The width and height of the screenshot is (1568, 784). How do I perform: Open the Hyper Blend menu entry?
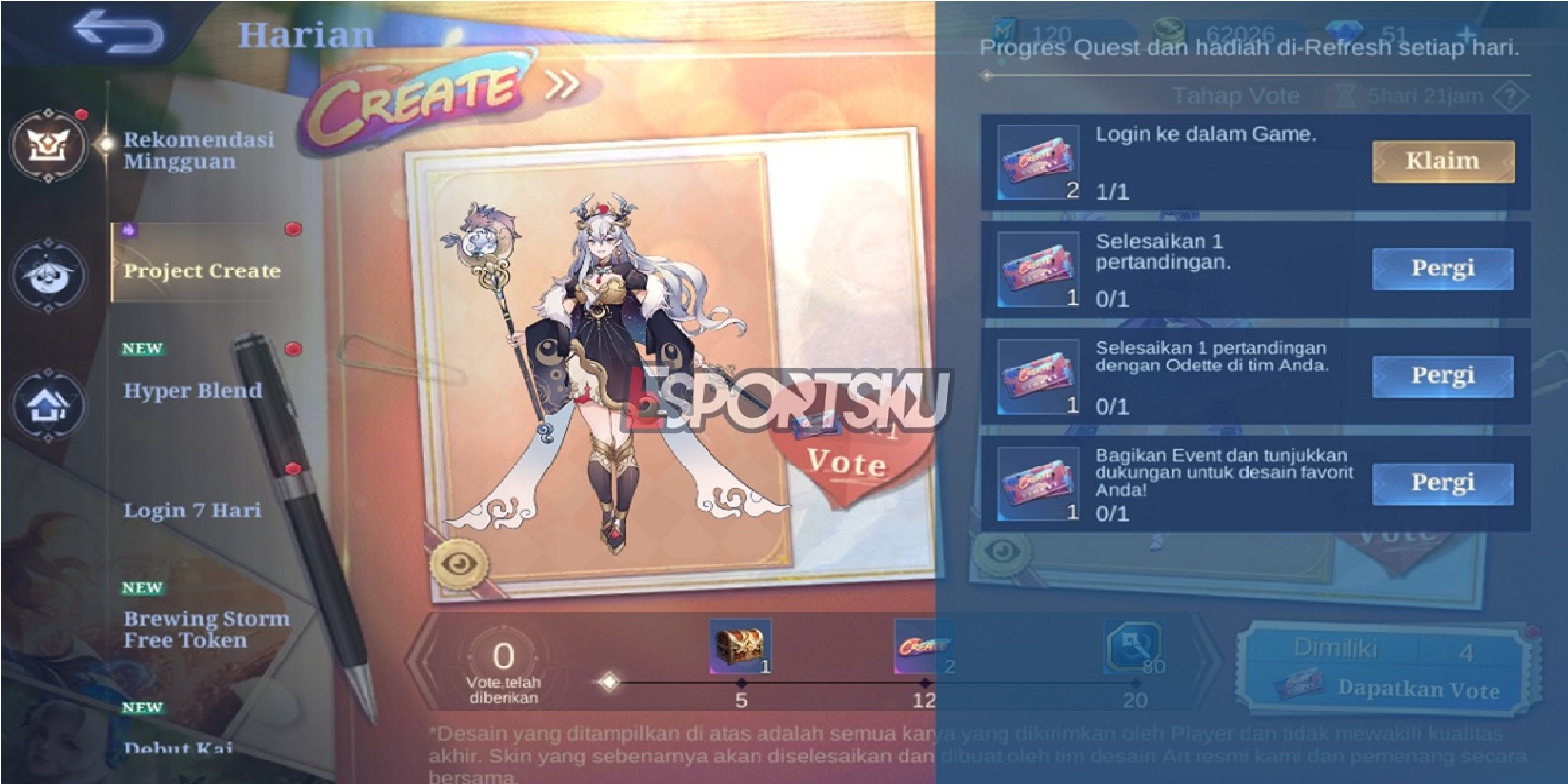[192, 390]
